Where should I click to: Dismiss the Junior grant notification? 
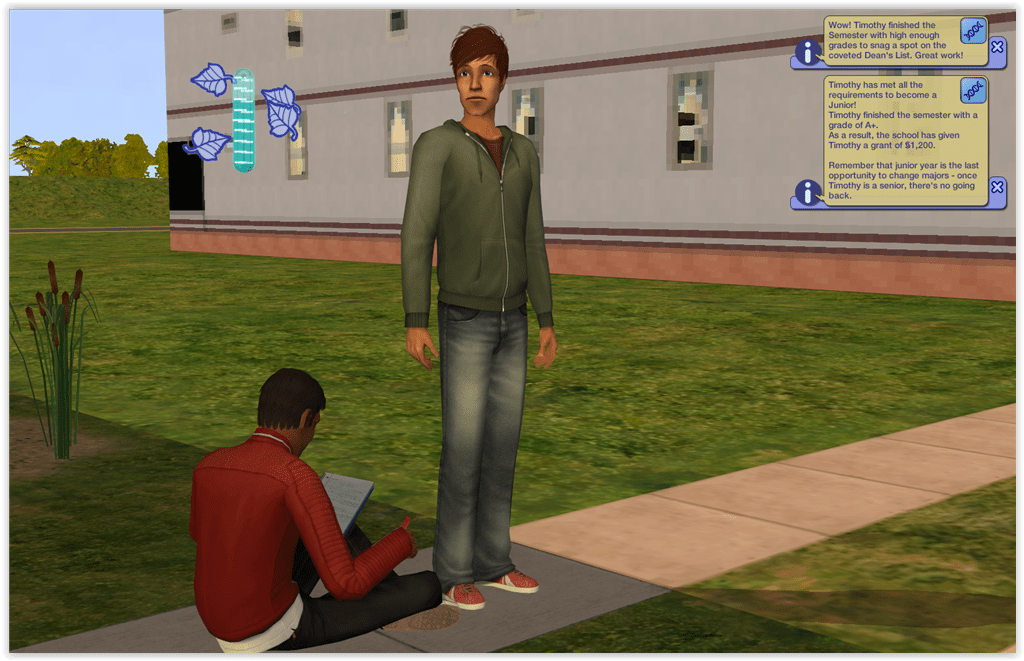pyautogui.click(x=997, y=187)
